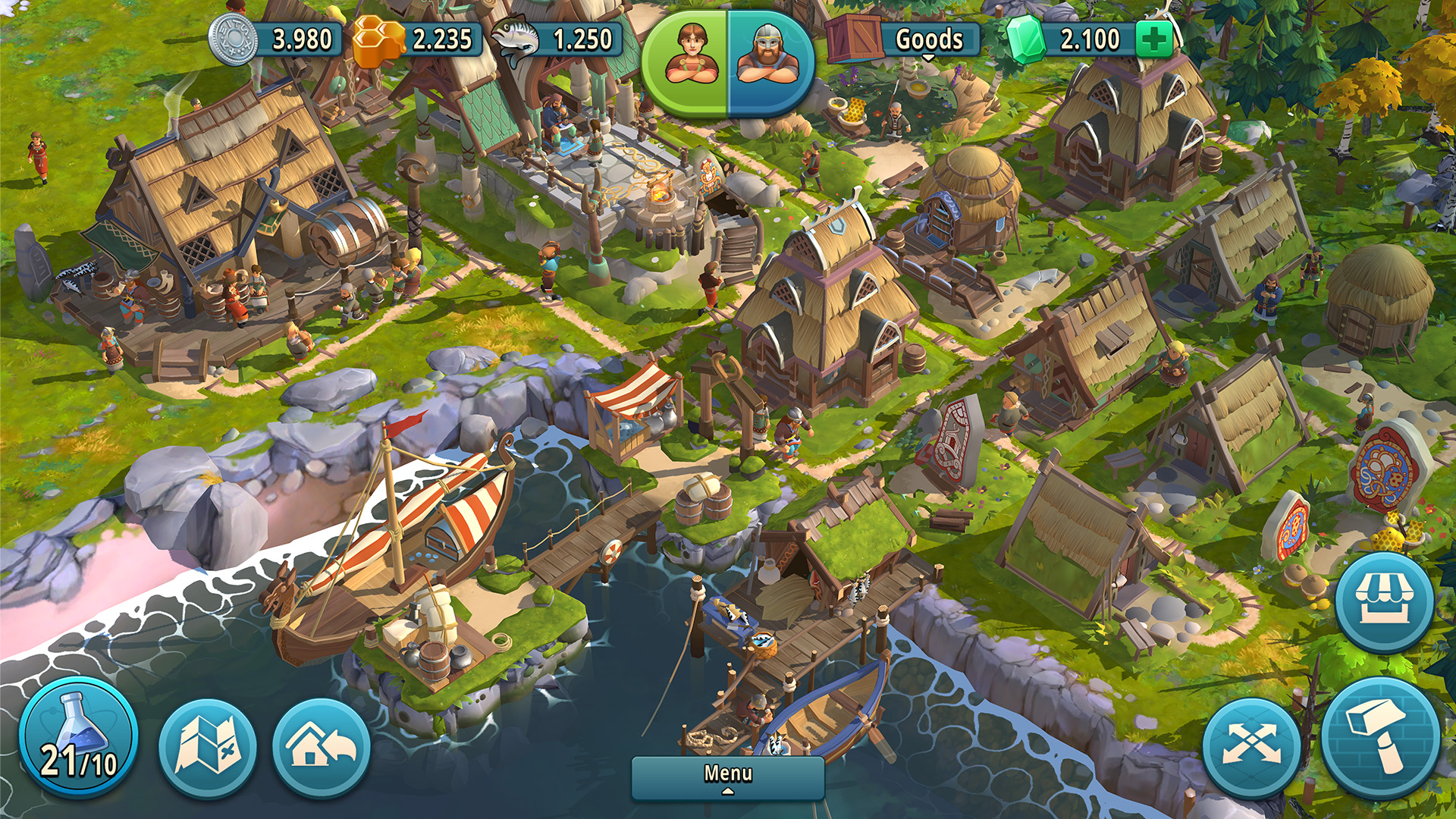The height and width of the screenshot is (819, 1456).
Task: Add more gems with plus button
Action: coord(1154,39)
